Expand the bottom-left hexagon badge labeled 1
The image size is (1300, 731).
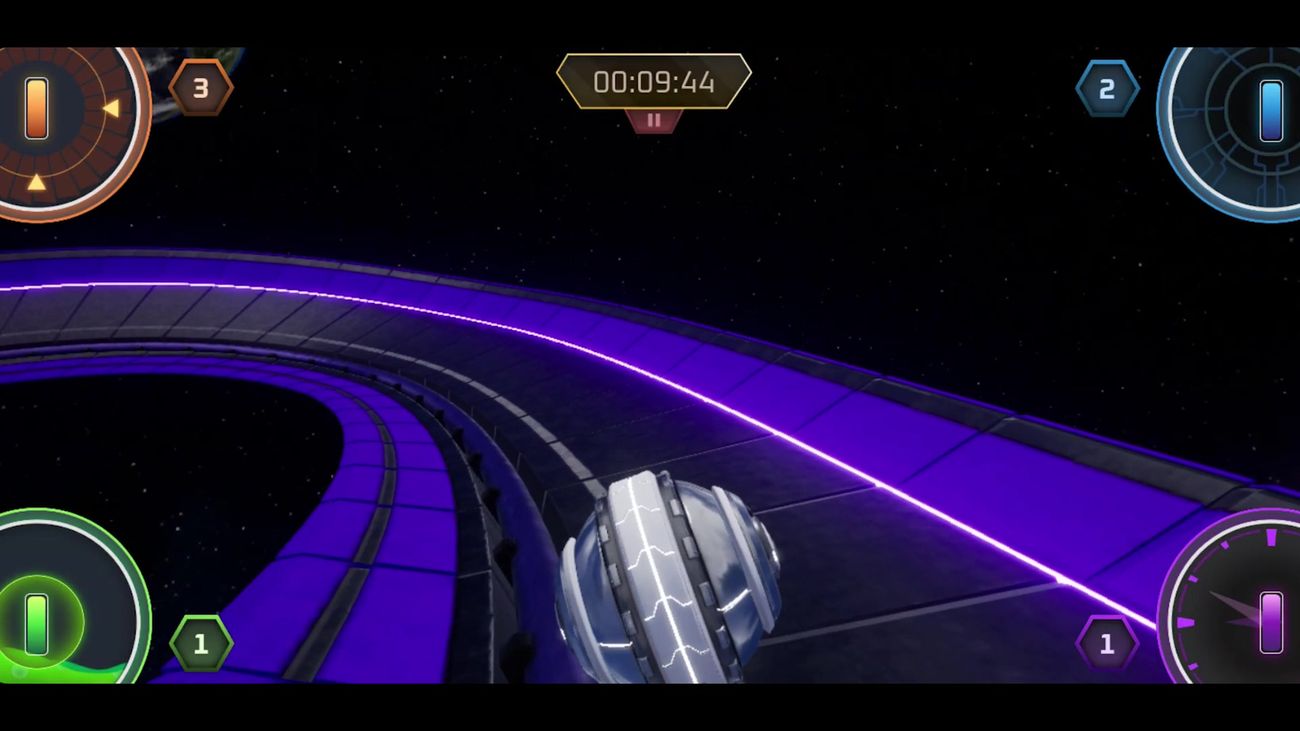coord(200,643)
